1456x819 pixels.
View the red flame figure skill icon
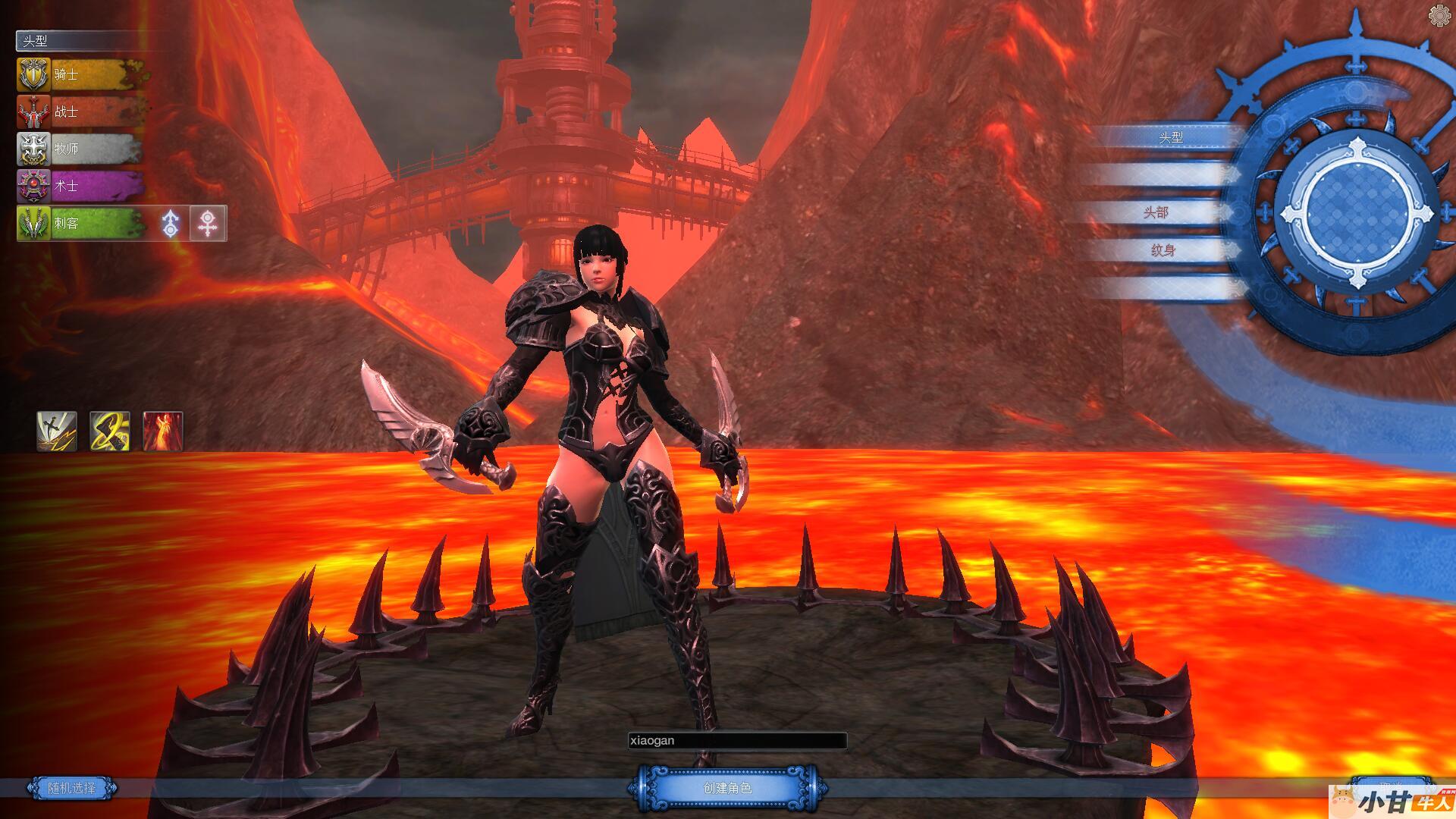(163, 431)
